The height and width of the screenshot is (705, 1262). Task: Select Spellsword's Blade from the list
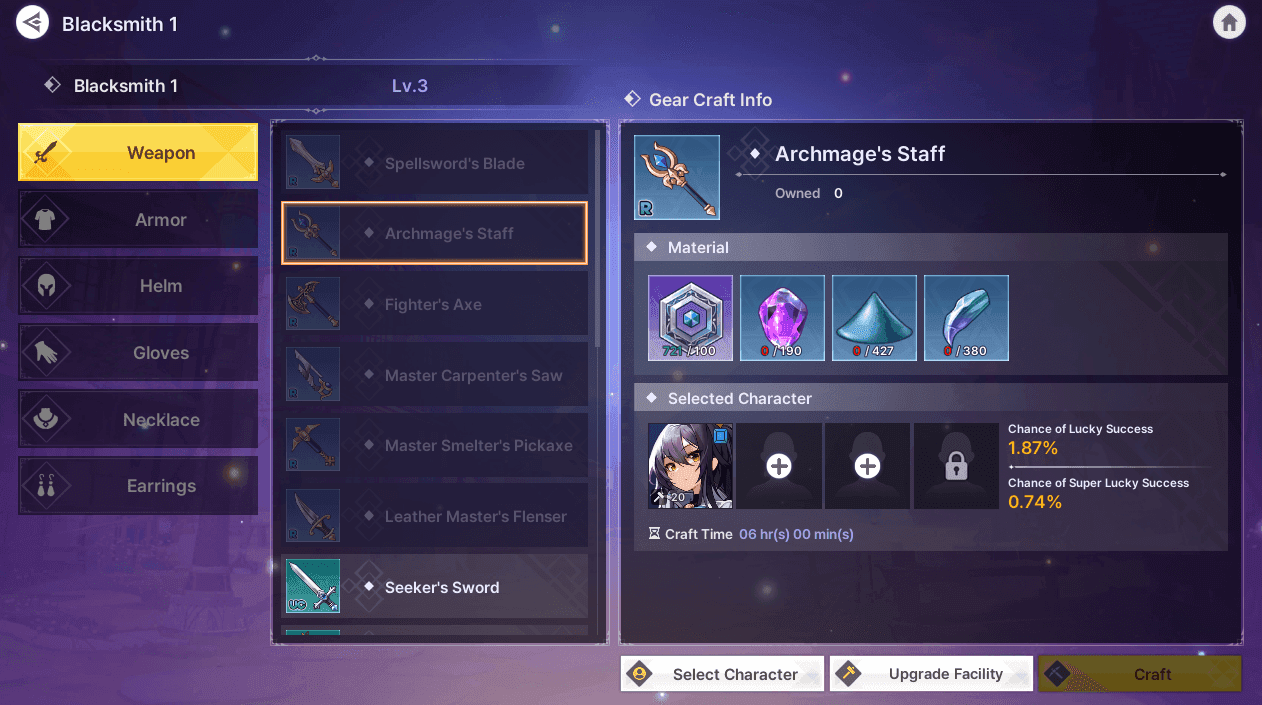click(434, 163)
